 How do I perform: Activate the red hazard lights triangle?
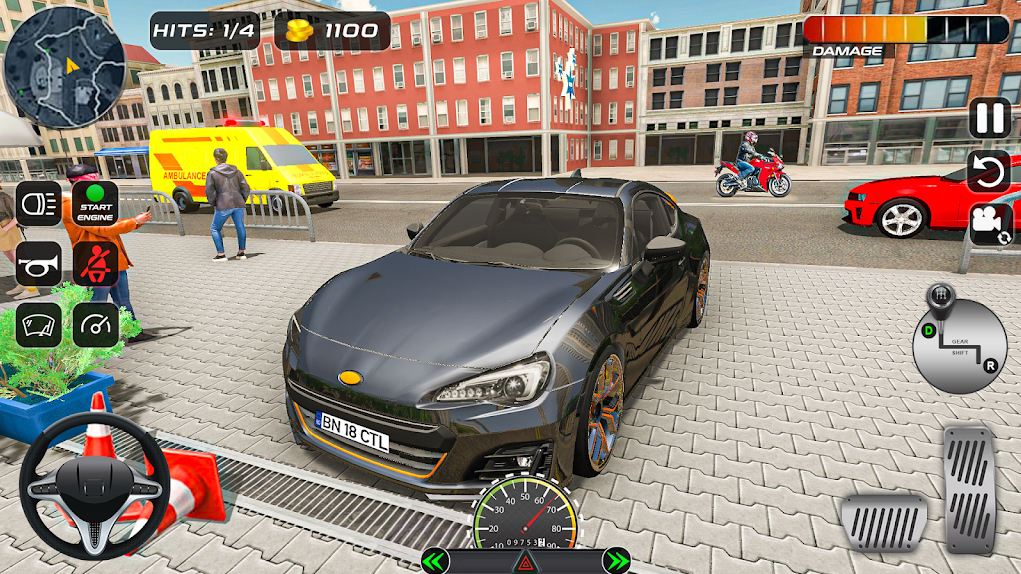click(525, 564)
